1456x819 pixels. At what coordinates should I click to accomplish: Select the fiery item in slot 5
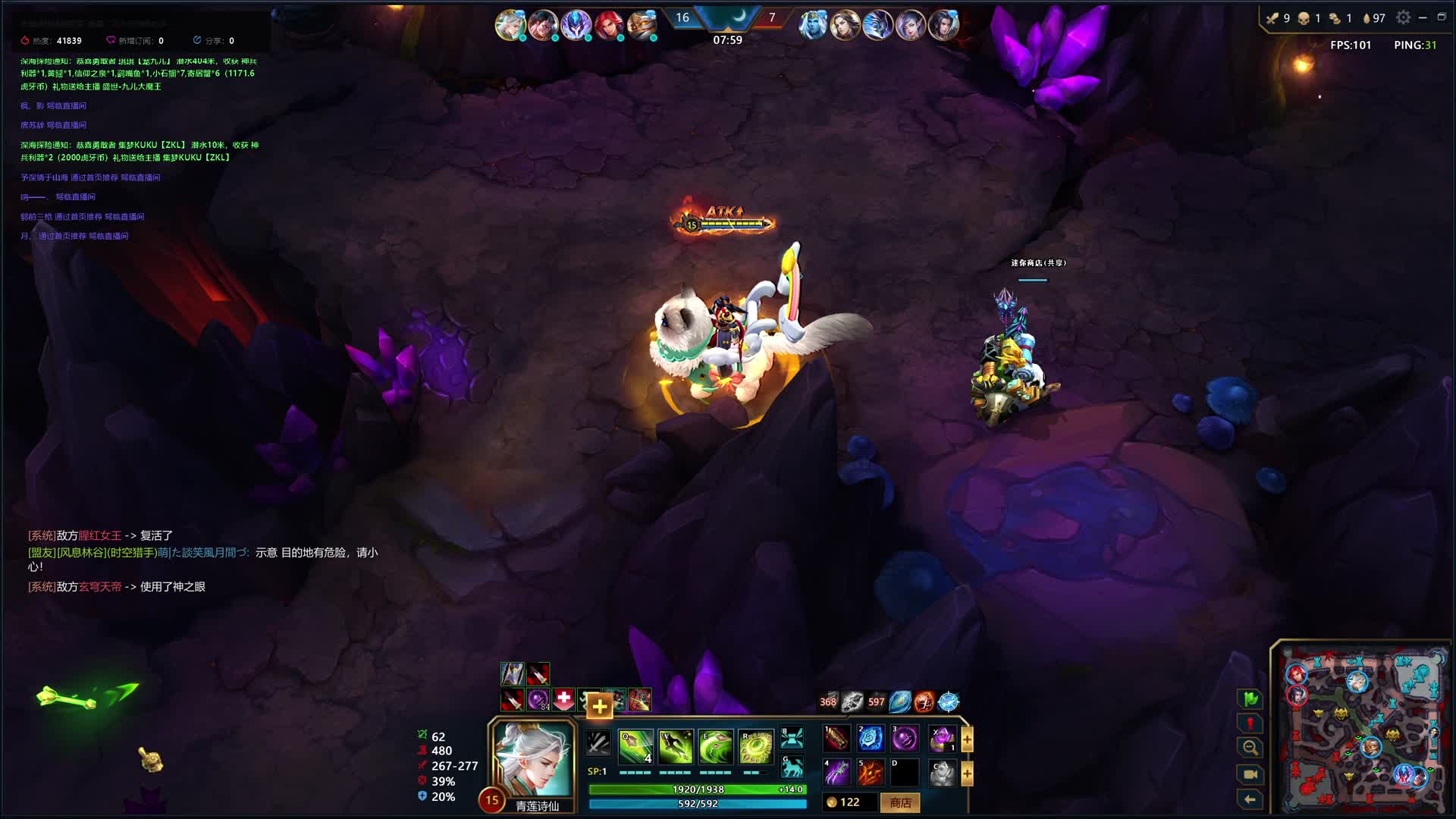[871, 773]
